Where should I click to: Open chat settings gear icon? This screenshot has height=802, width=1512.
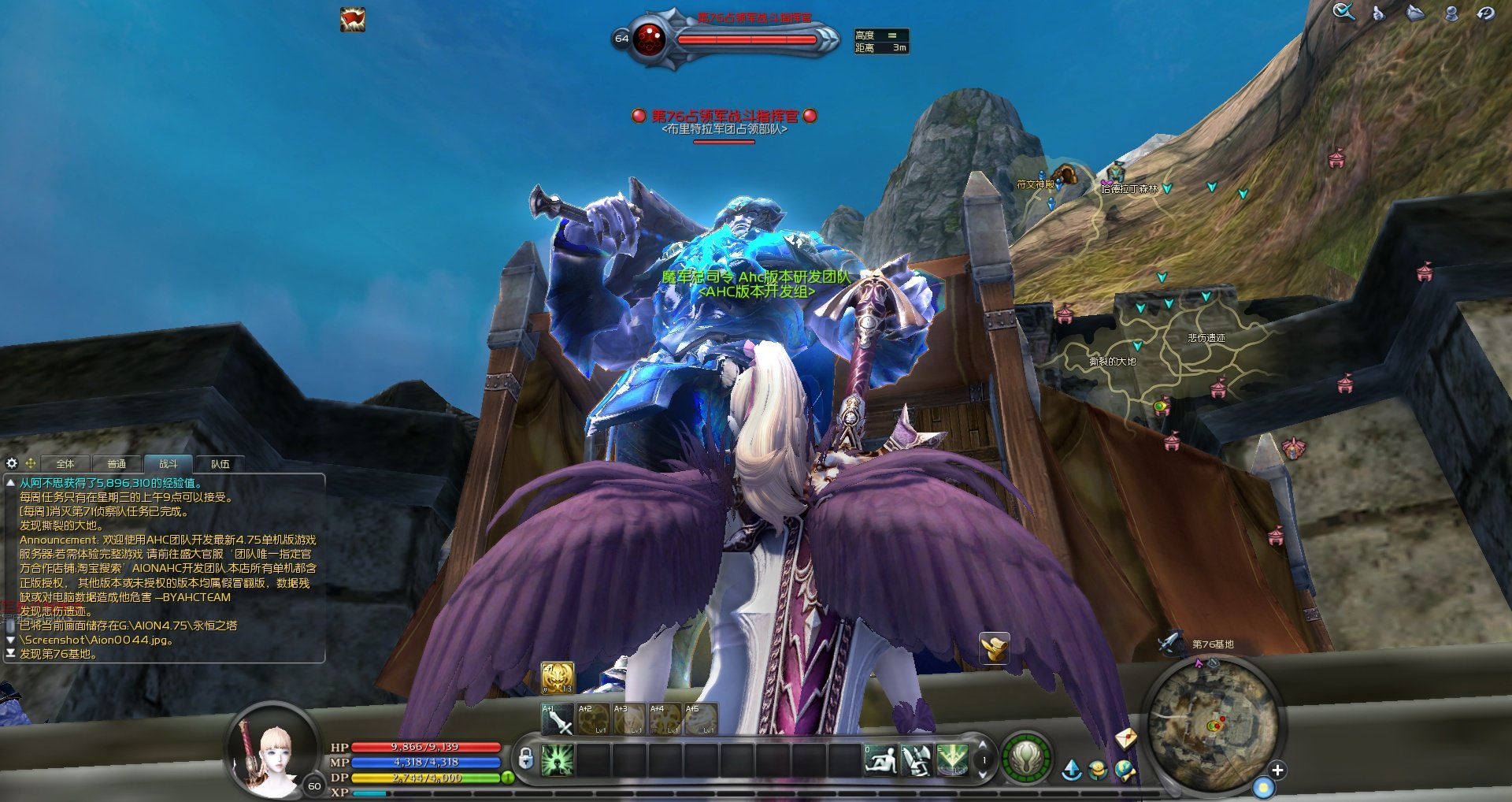point(12,463)
